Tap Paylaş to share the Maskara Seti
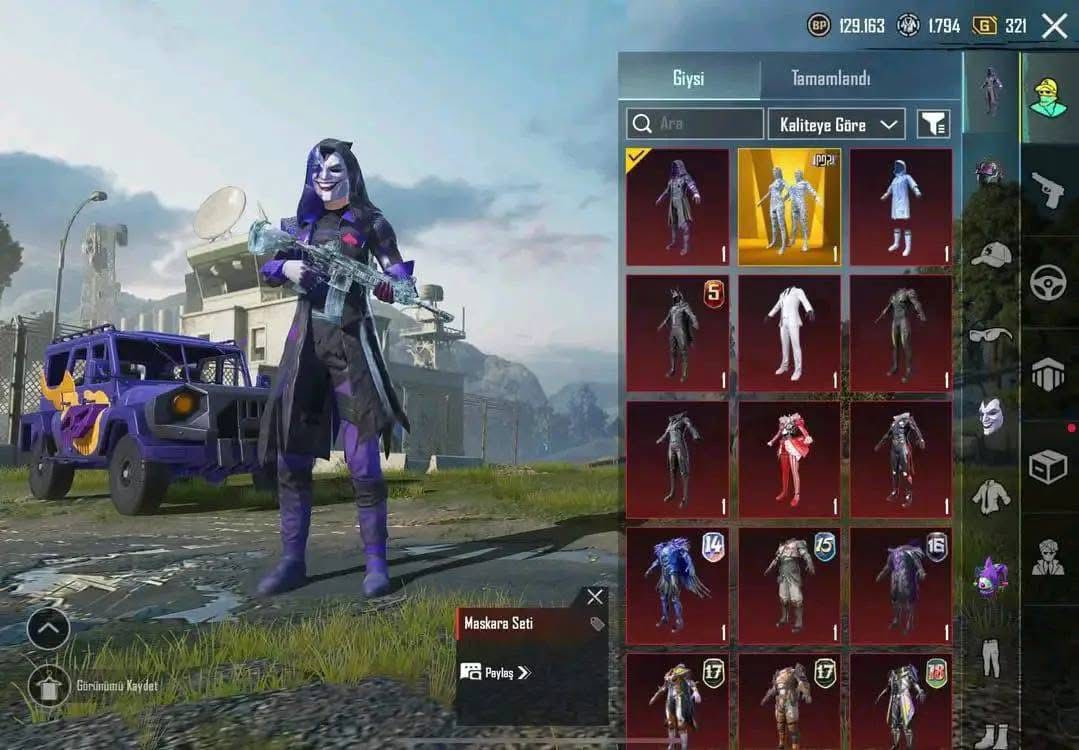Viewport: 1079px width, 750px height. pos(496,672)
